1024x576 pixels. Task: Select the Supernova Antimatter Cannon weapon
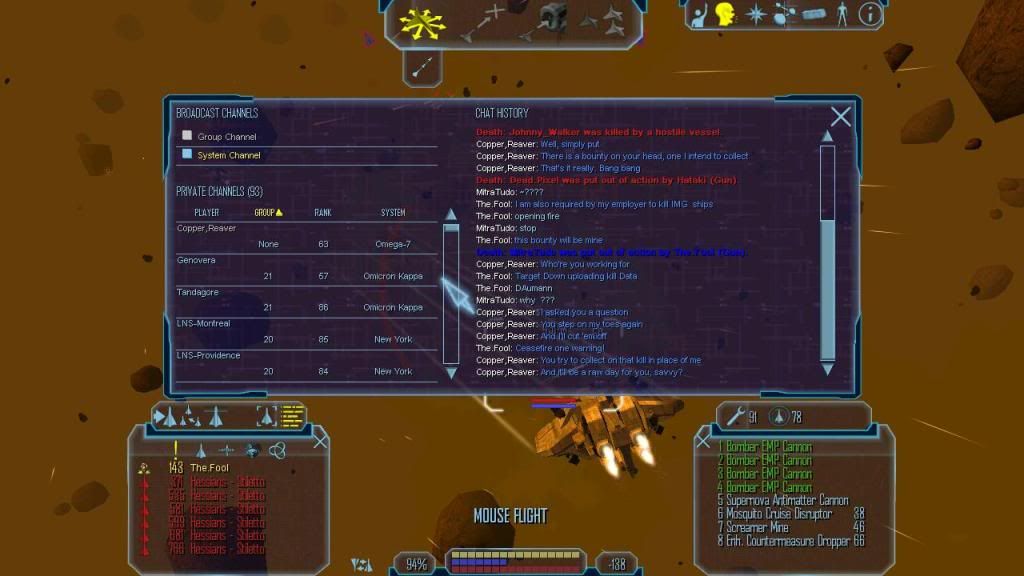tap(782, 501)
